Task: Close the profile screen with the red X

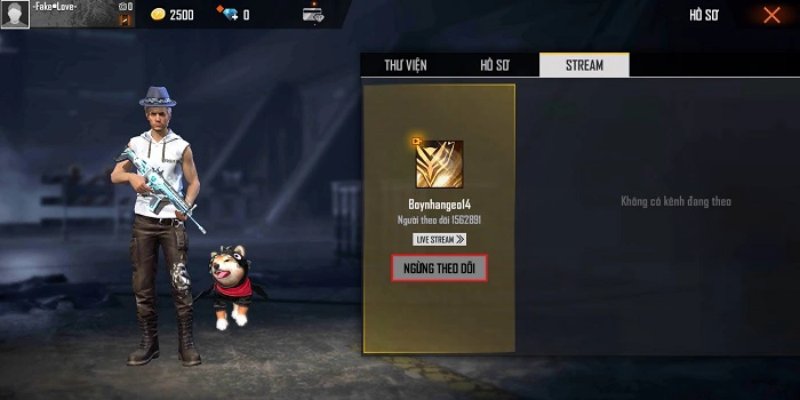Action: 772,15
